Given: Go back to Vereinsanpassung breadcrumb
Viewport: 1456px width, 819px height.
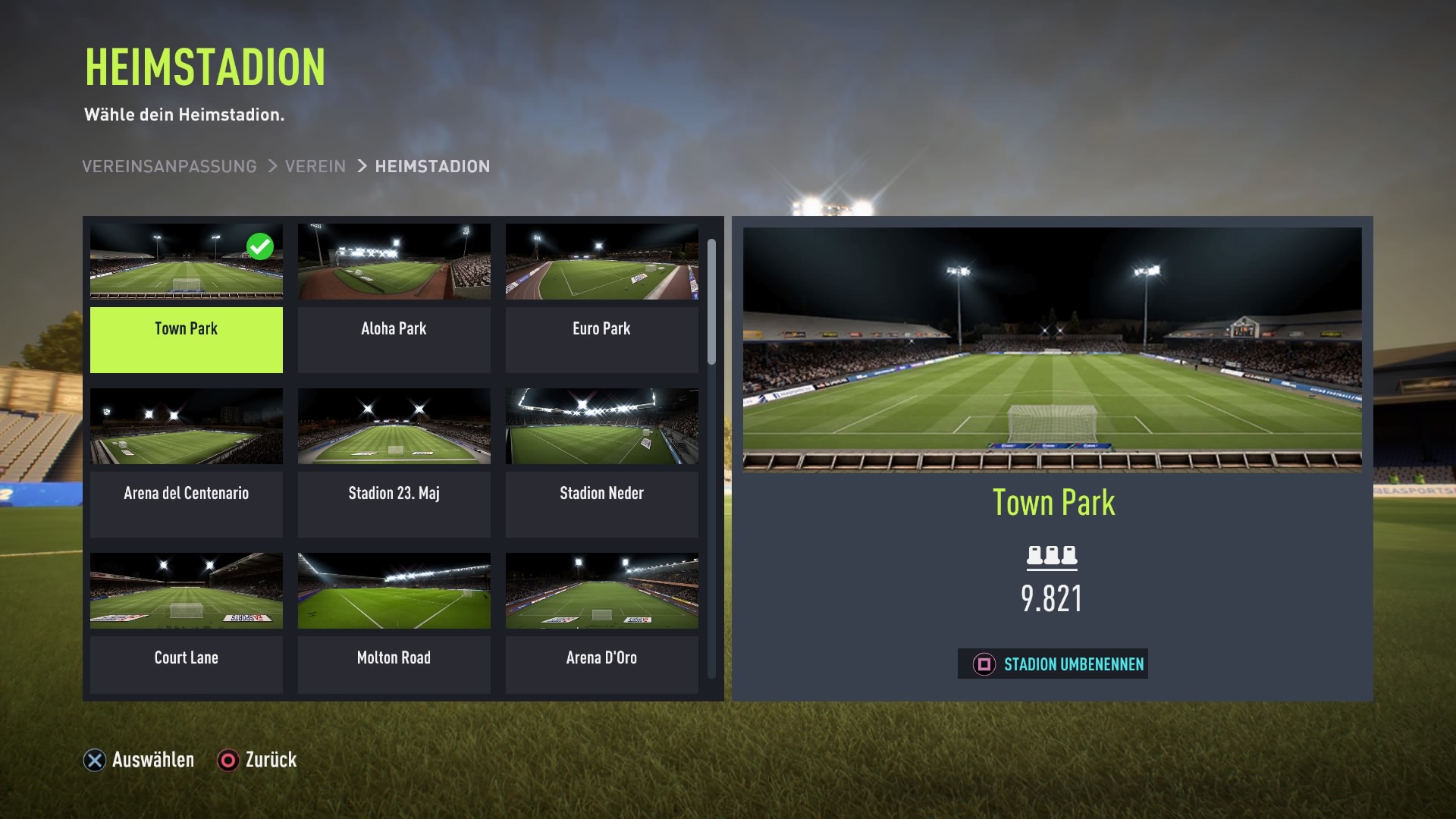Looking at the screenshot, I should pyautogui.click(x=169, y=166).
